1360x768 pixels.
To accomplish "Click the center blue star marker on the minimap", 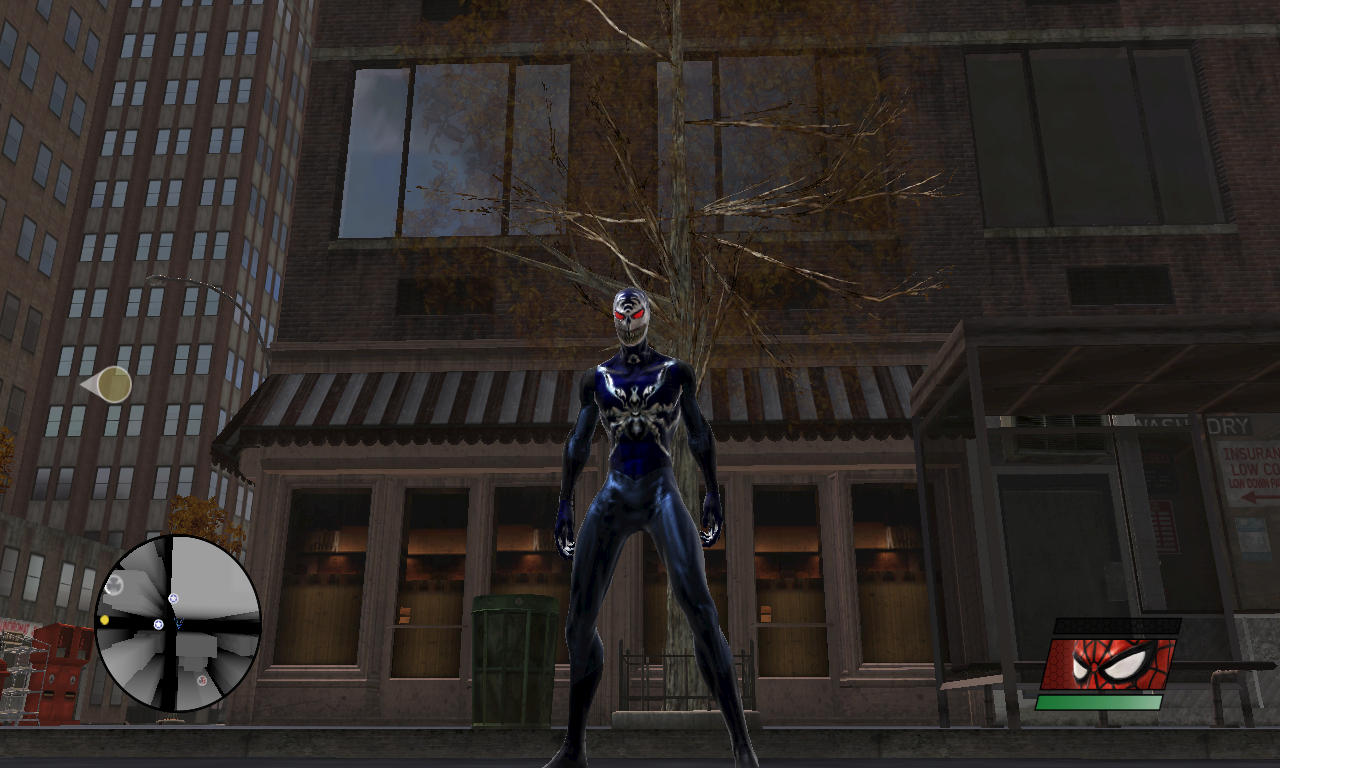I will click(x=158, y=624).
